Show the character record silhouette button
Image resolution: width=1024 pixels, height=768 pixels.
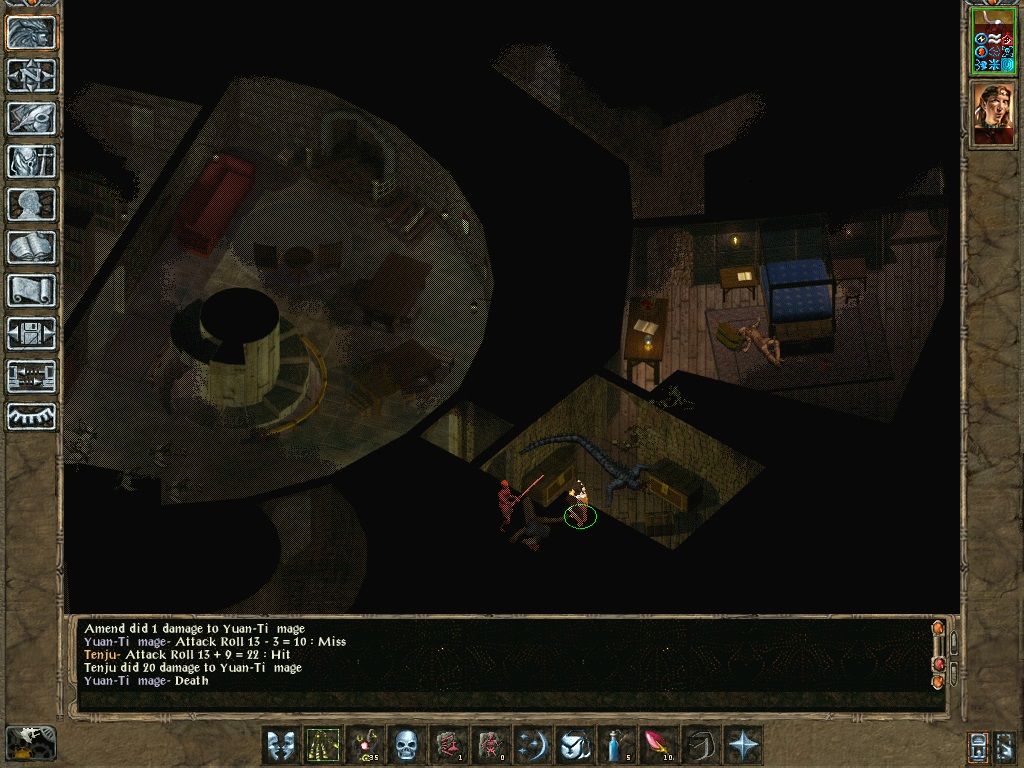31,204
